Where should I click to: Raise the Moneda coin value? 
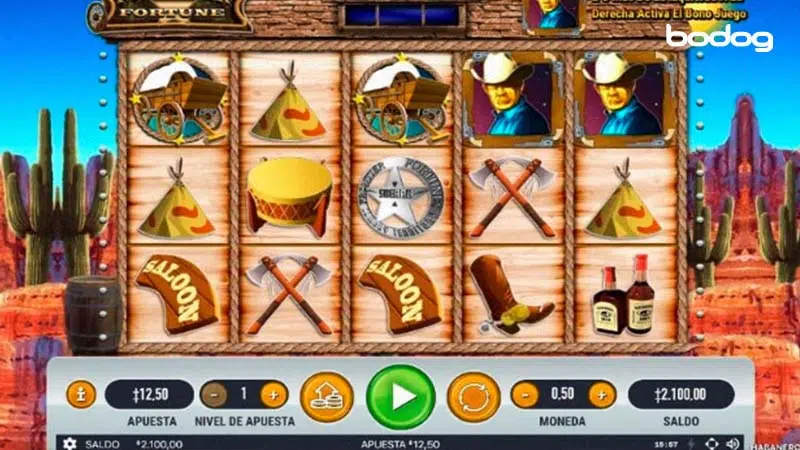(x=600, y=394)
